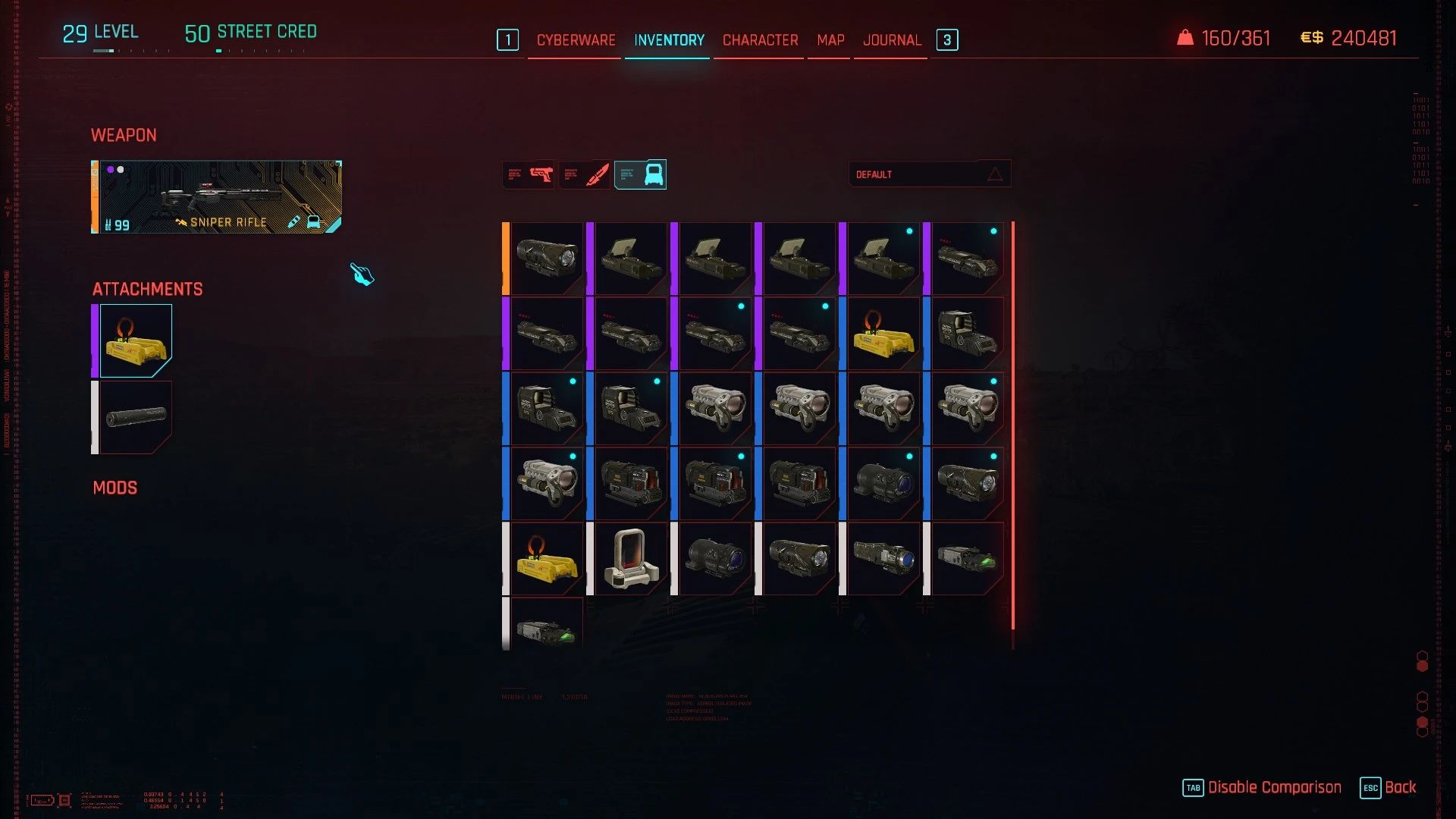
Task: Open the weapon selector on the Sniper Rifle slot
Action: click(x=216, y=197)
